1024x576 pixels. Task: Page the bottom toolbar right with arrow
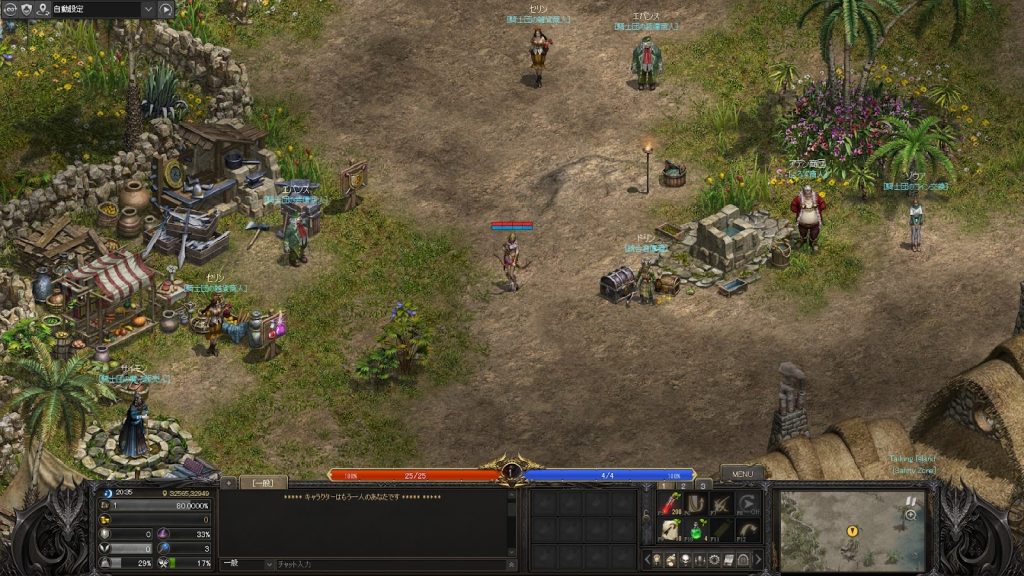[757, 559]
